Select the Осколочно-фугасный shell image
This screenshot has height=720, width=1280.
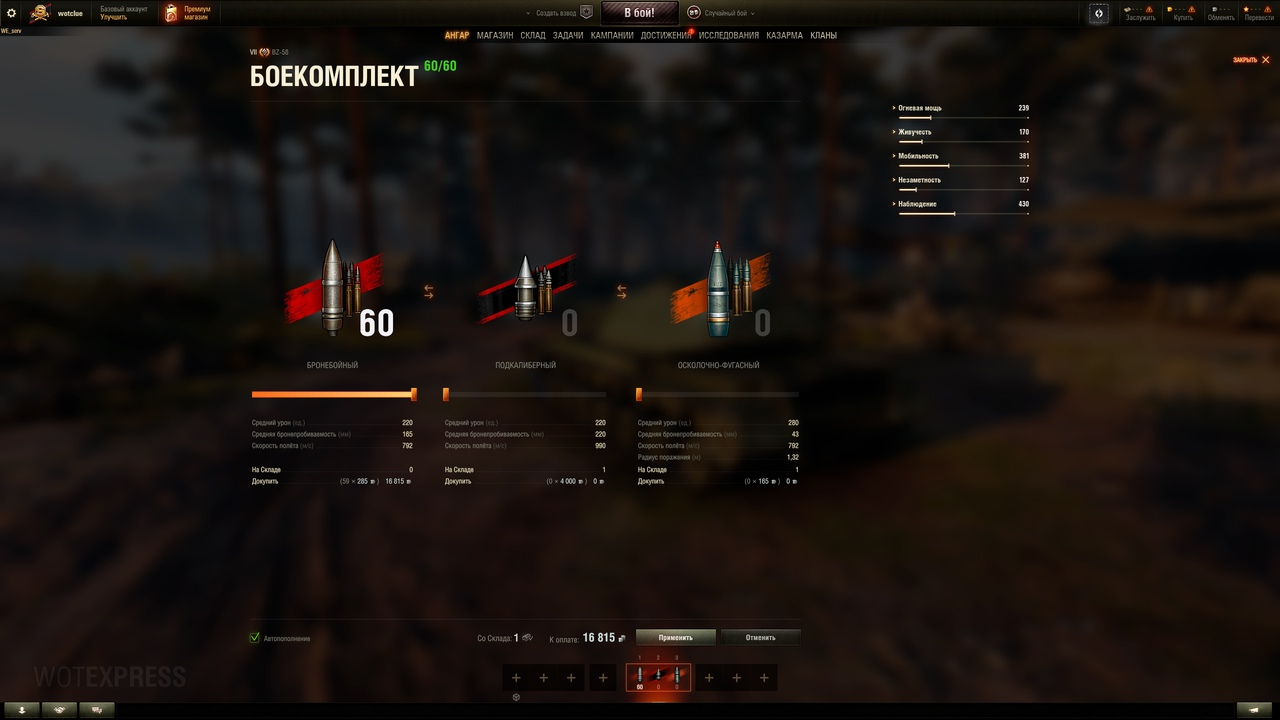tap(718, 288)
